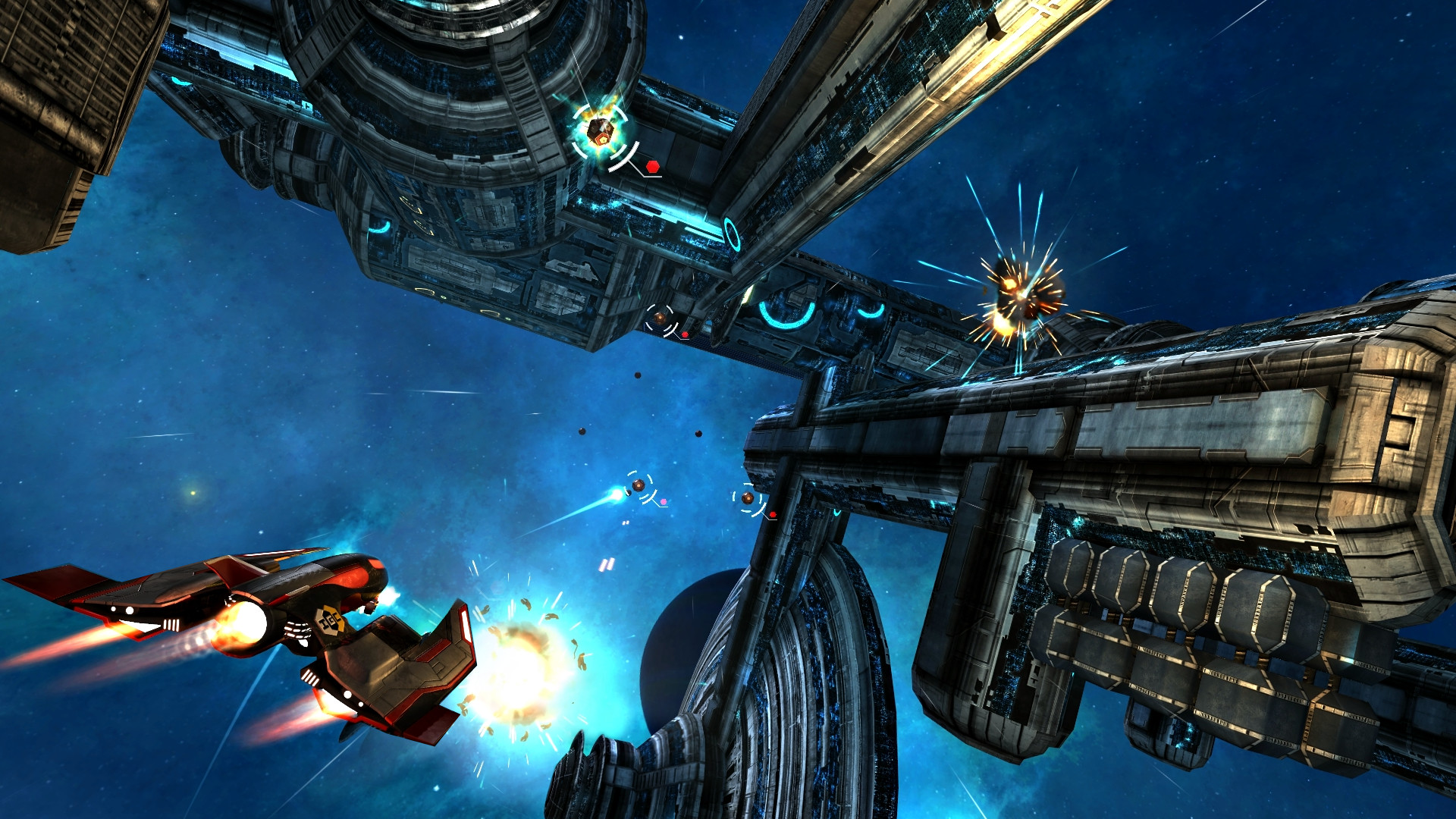Click the pink hexagon indicator beside center reticle
The image size is (1456, 819).
664,502
